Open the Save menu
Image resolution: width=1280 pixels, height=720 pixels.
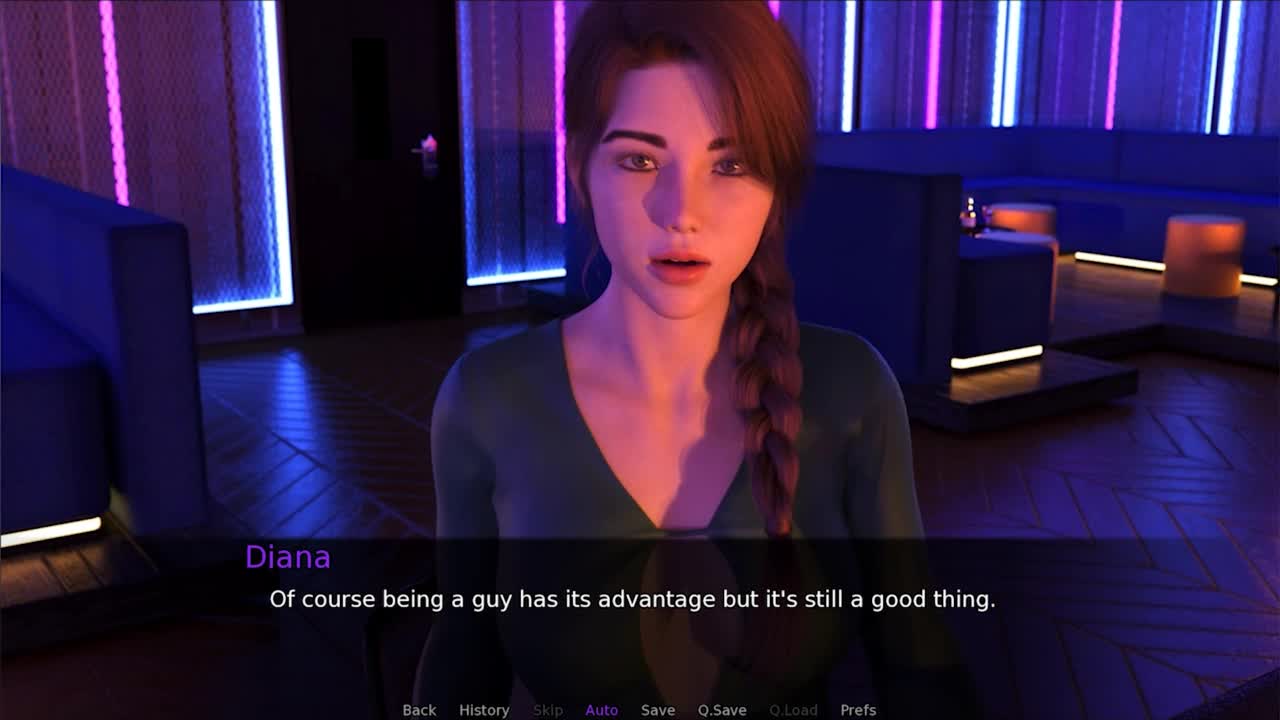(657, 710)
